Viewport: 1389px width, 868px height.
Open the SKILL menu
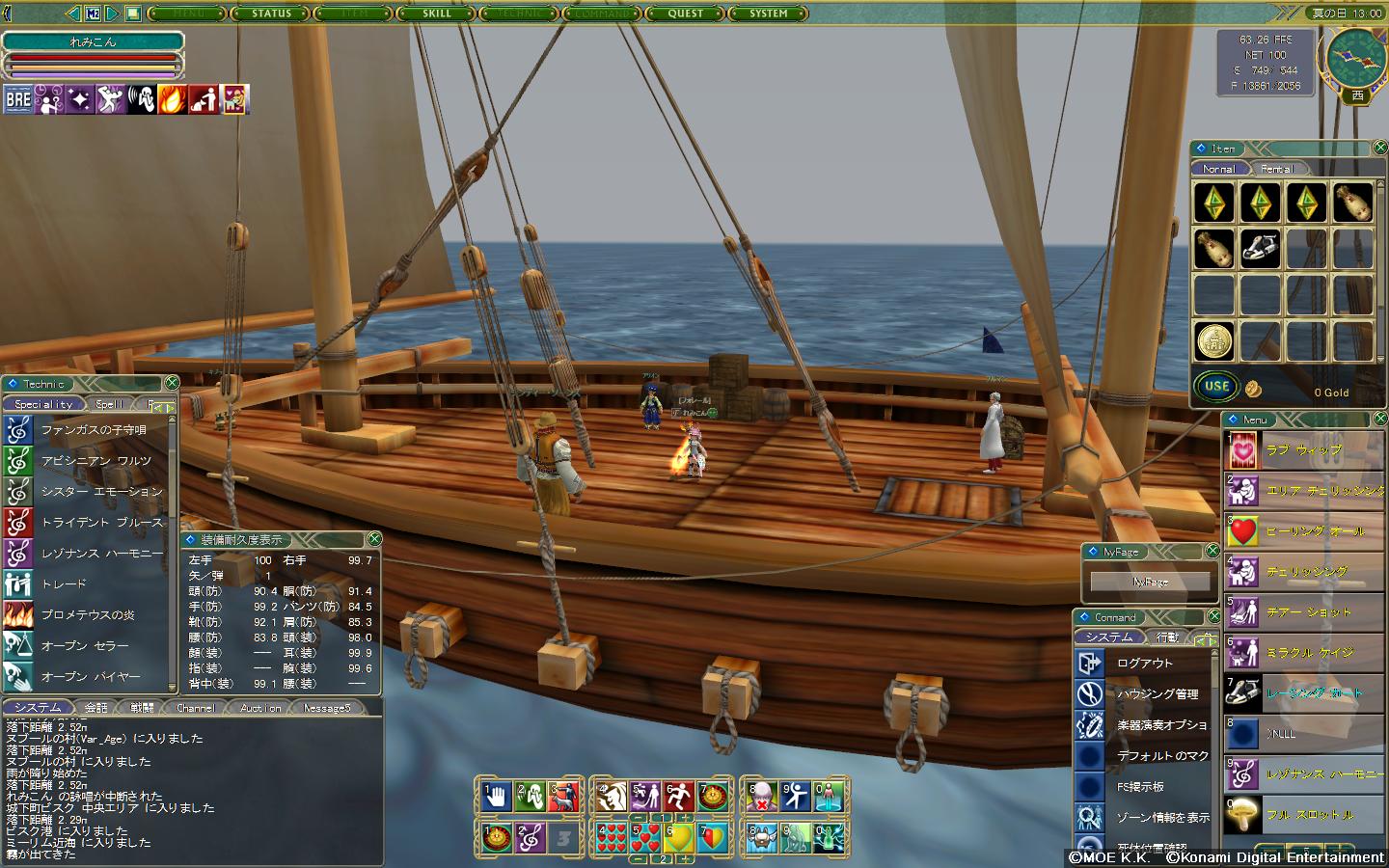coord(437,14)
